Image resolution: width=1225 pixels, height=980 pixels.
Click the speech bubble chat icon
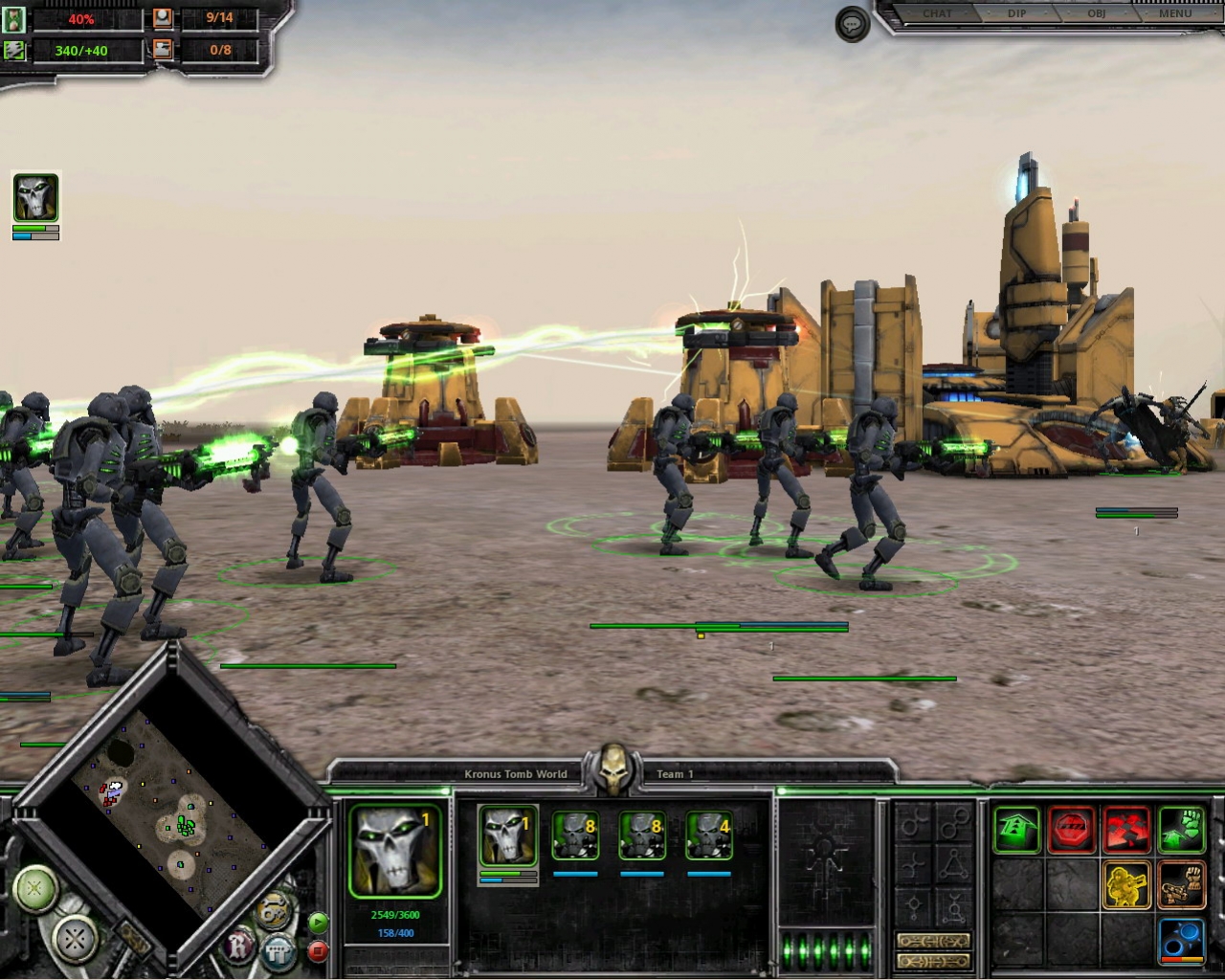852,24
